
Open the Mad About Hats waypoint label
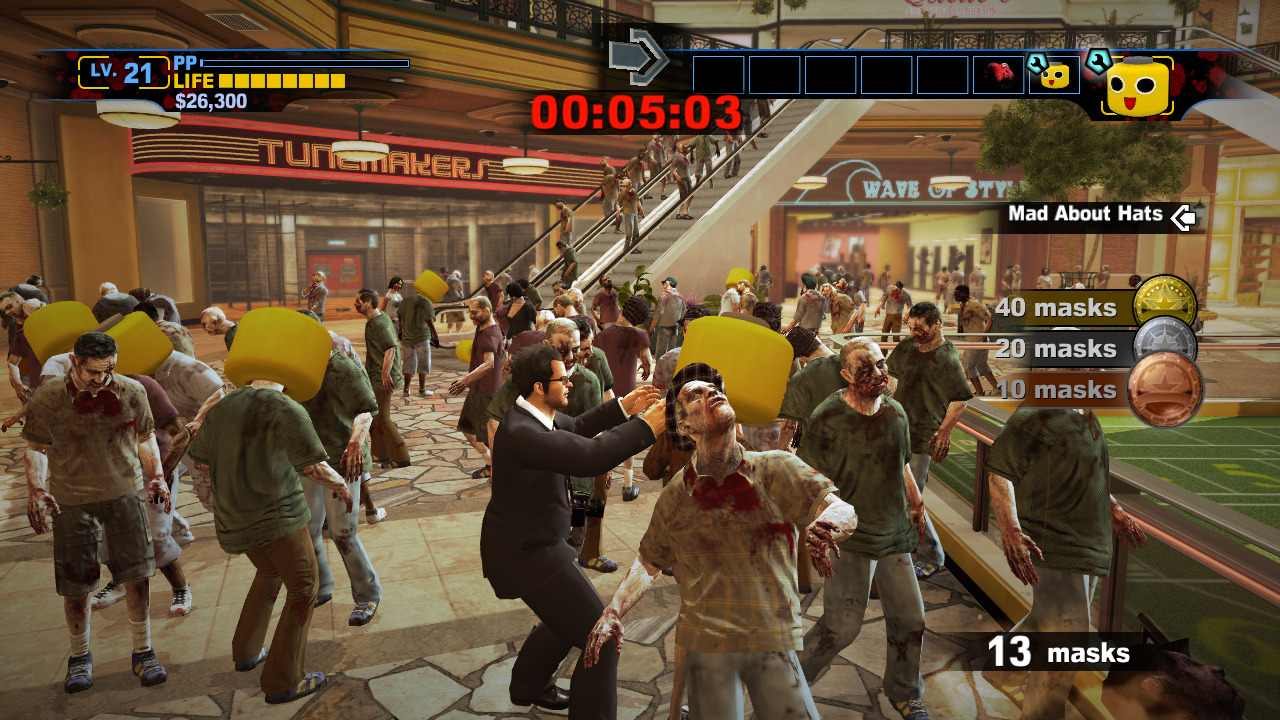pos(1085,214)
